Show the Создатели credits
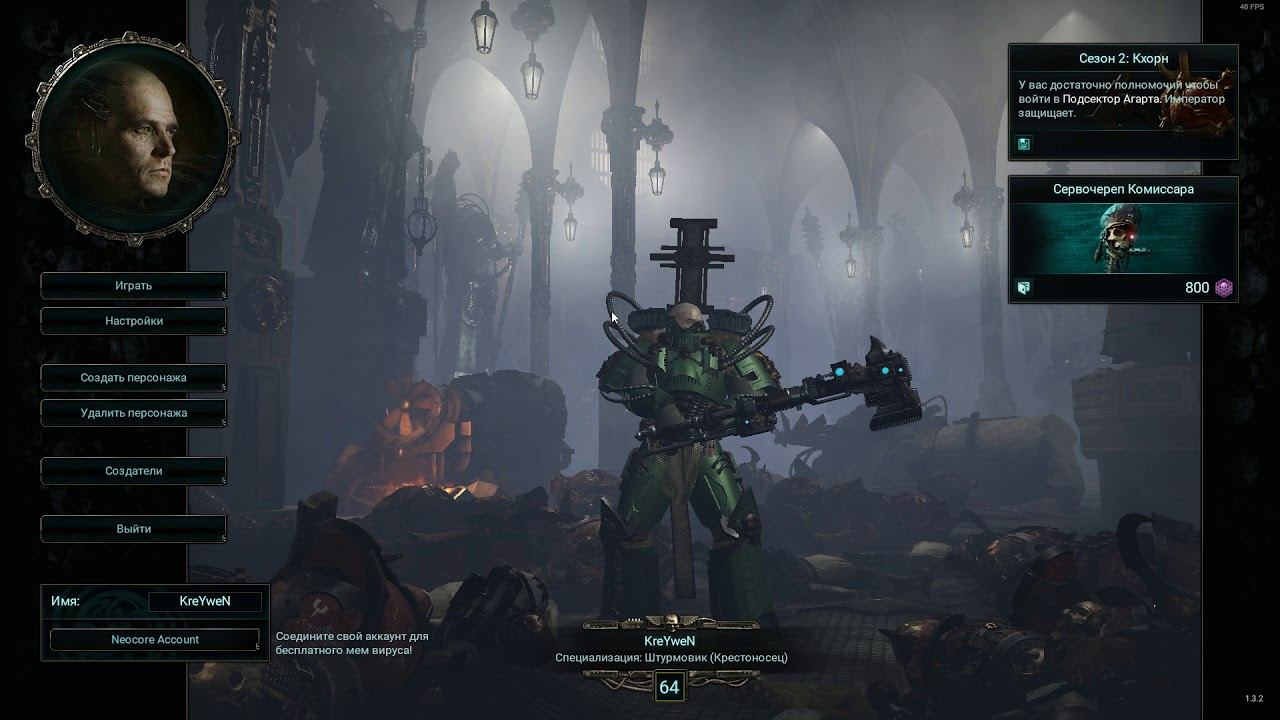The width and height of the screenshot is (1280, 720). [x=133, y=471]
